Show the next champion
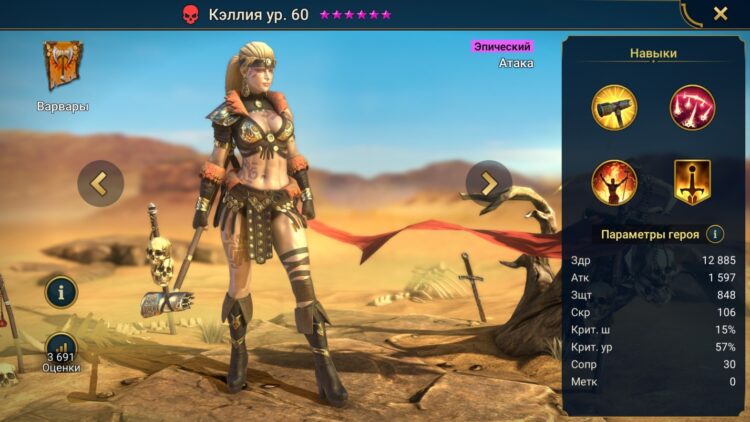 pyautogui.click(x=488, y=183)
